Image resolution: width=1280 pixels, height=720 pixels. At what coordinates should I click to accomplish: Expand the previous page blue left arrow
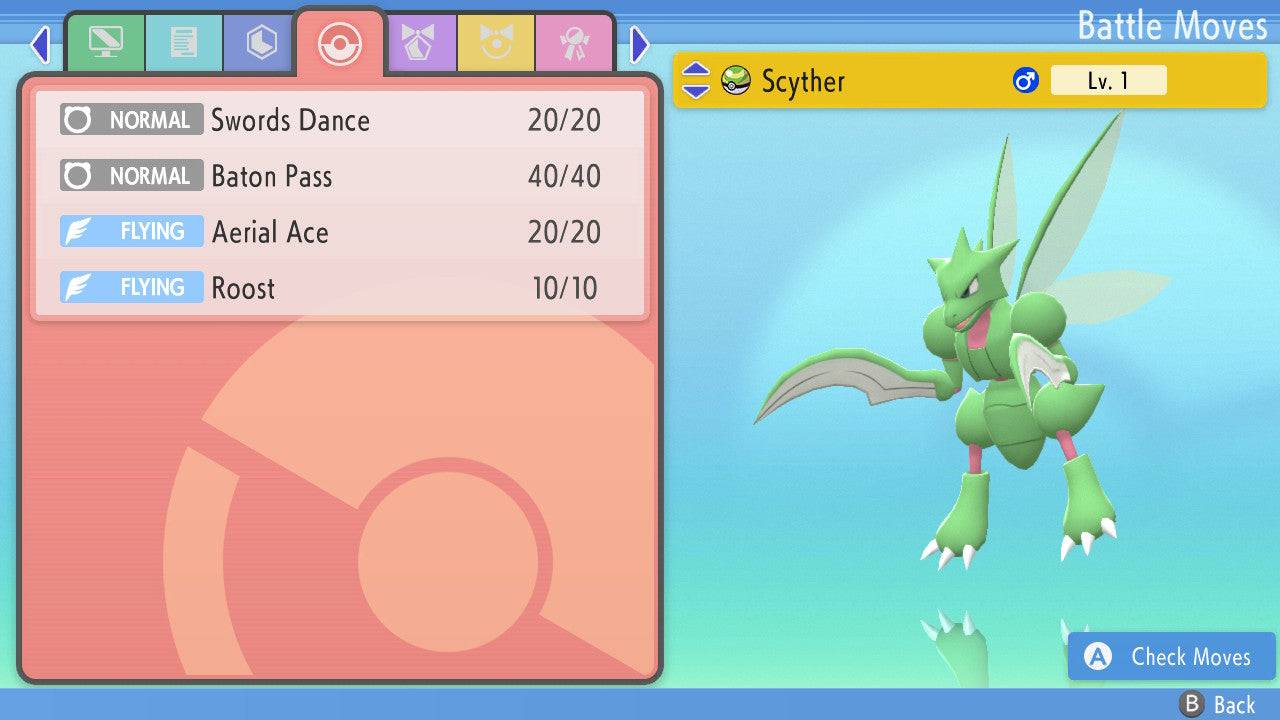click(40, 44)
